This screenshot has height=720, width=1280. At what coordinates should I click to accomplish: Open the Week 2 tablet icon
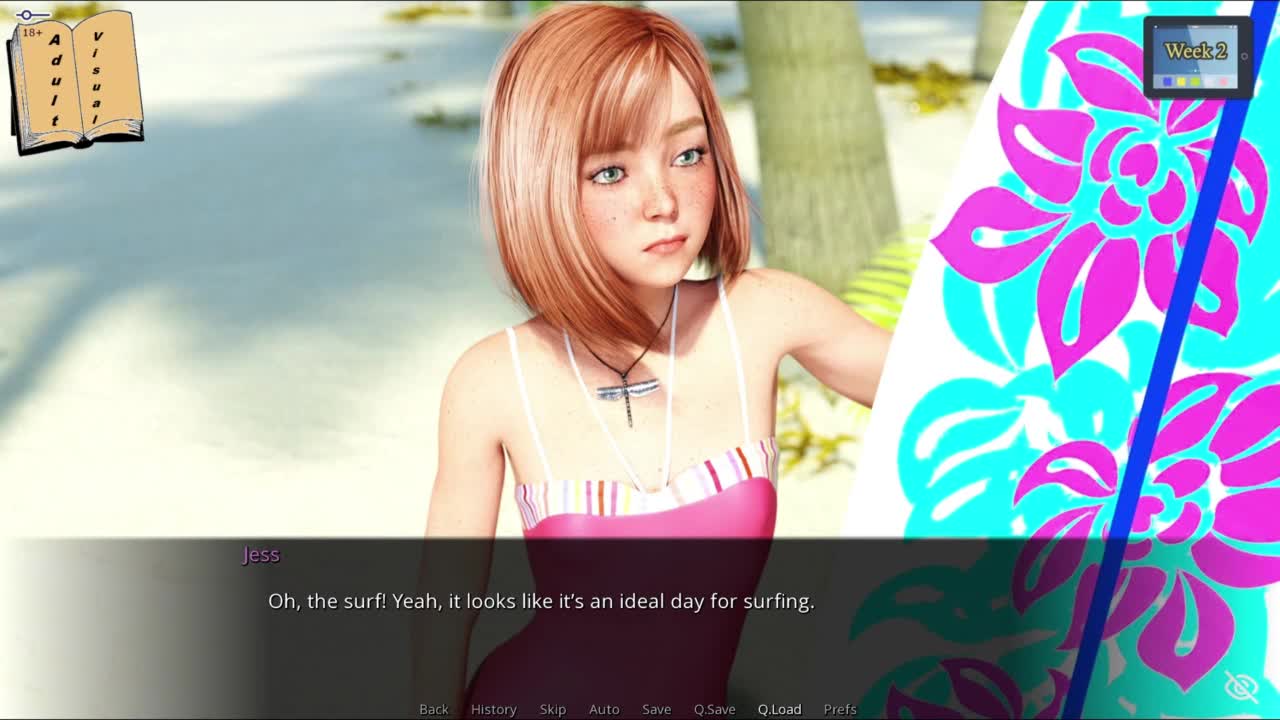tap(1197, 57)
